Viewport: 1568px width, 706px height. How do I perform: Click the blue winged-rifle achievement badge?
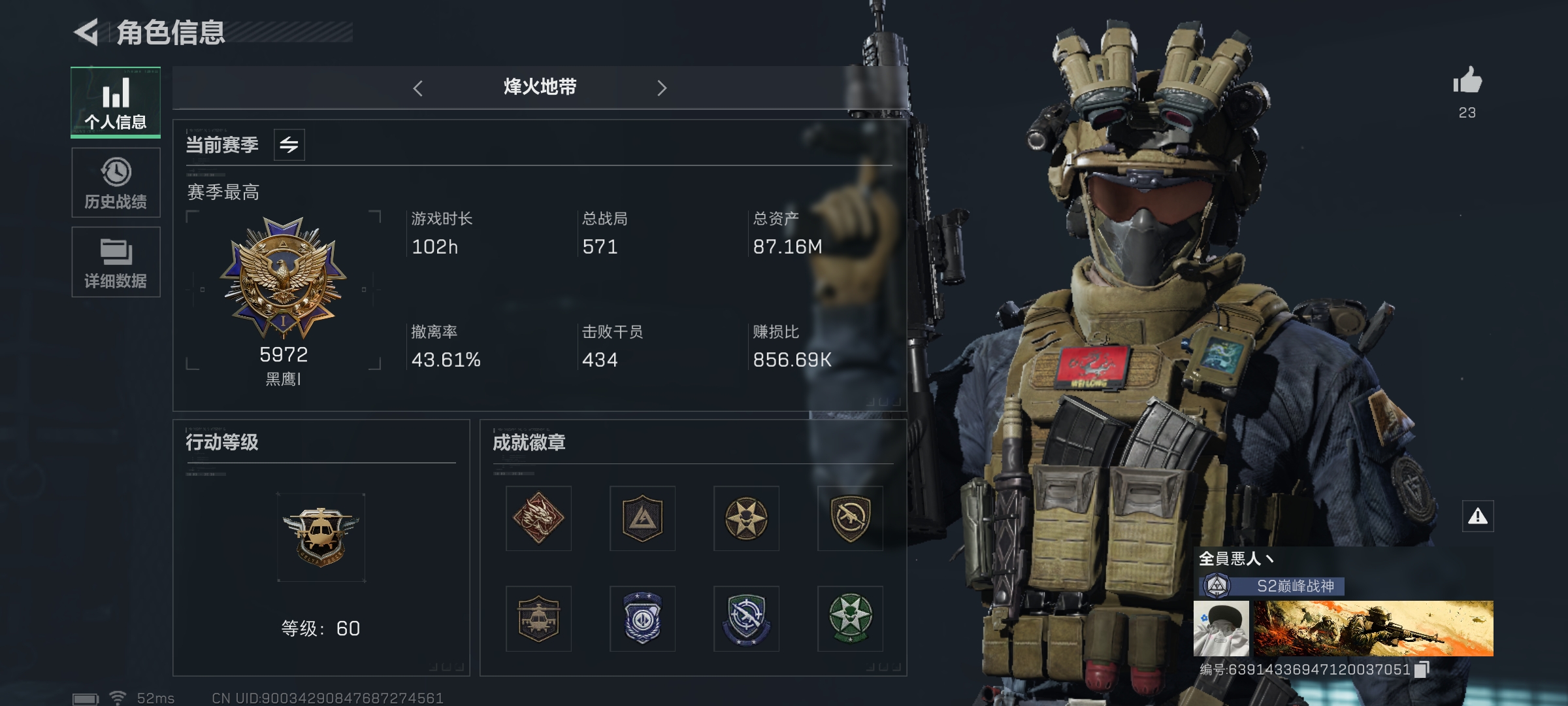[x=747, y=619]
